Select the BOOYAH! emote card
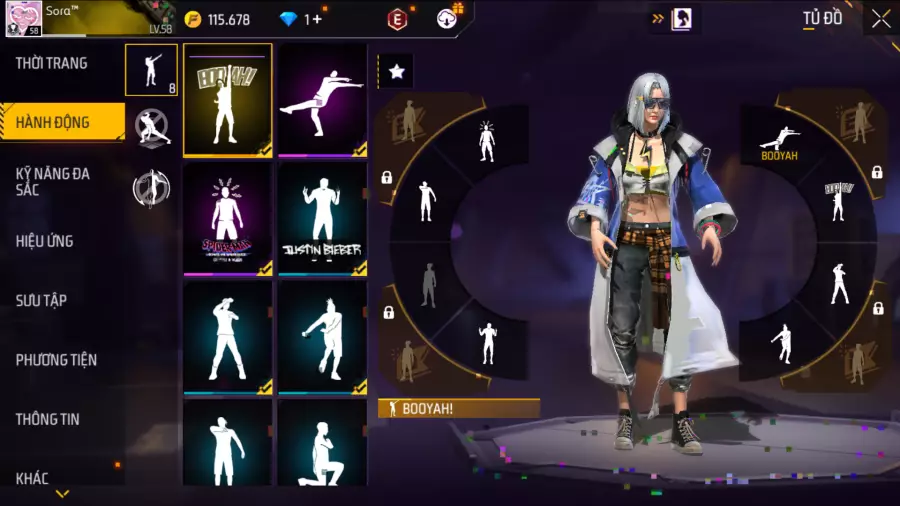Viewport: 900px width, 506px height. click(x=227, y=100)
